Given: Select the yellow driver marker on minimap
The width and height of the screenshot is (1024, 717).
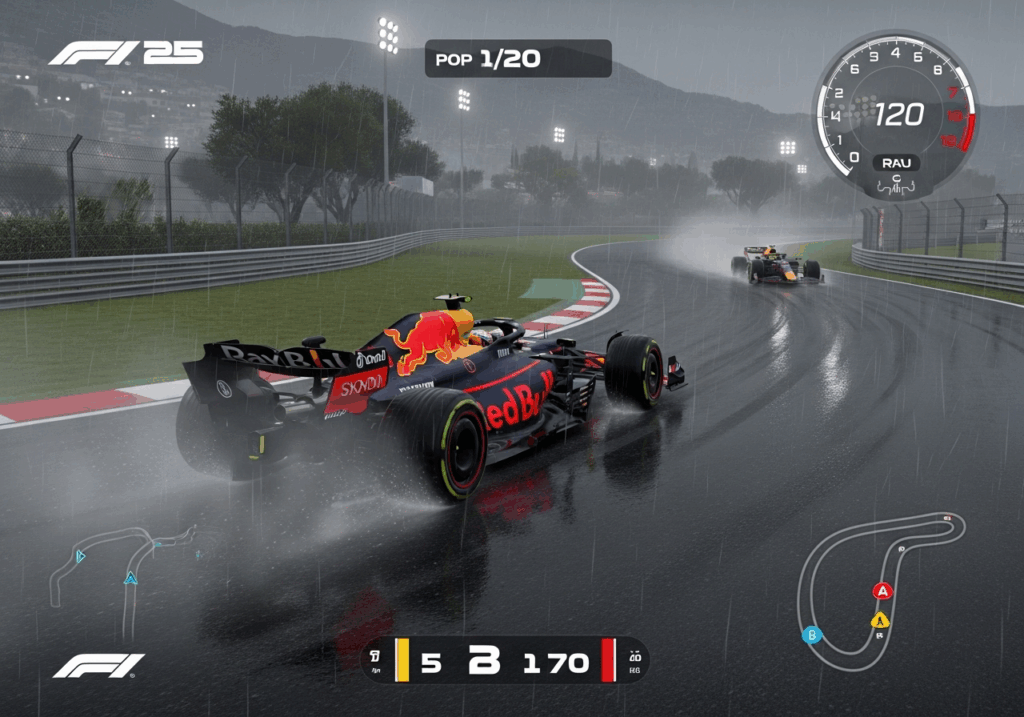Looking at the screenshot, I should (x=879, y=620).
